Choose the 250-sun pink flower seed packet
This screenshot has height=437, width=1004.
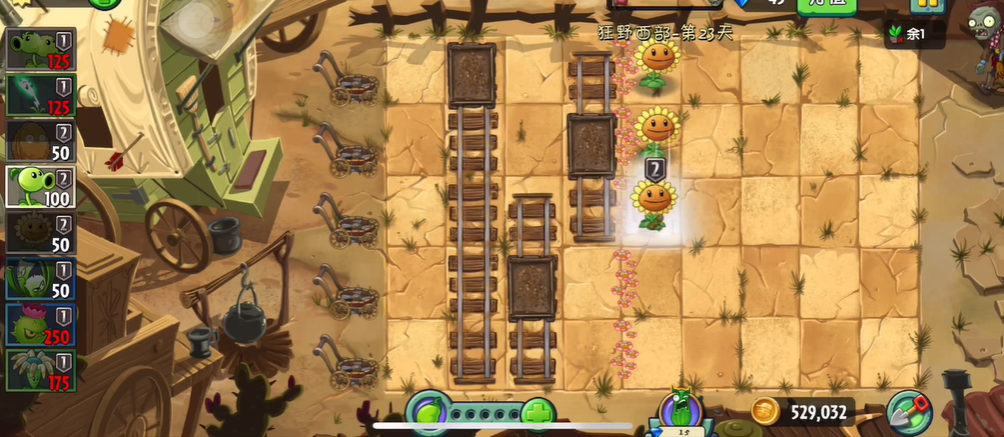pos(41,324)
